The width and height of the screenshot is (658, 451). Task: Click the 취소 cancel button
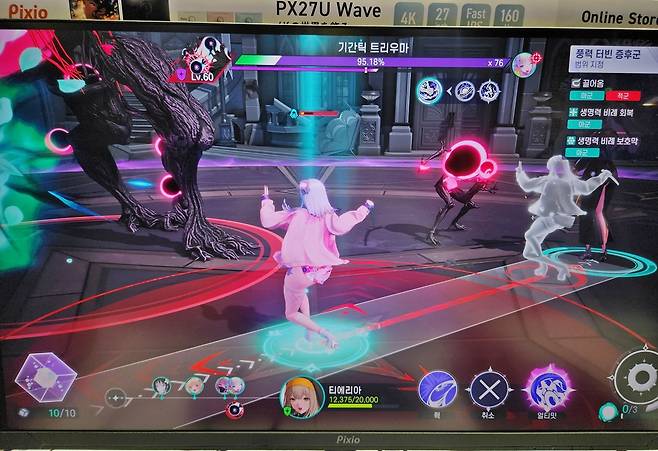[x=490, y=388]
